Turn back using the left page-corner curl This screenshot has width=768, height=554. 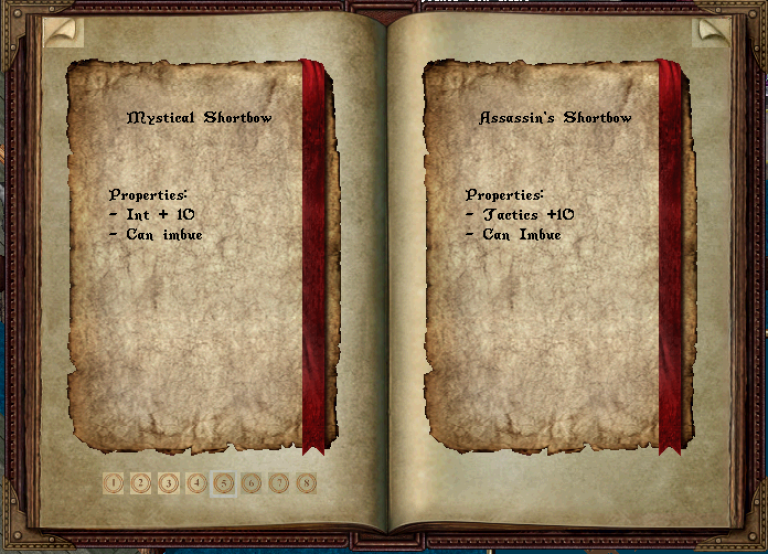click(x=63, y=31)
